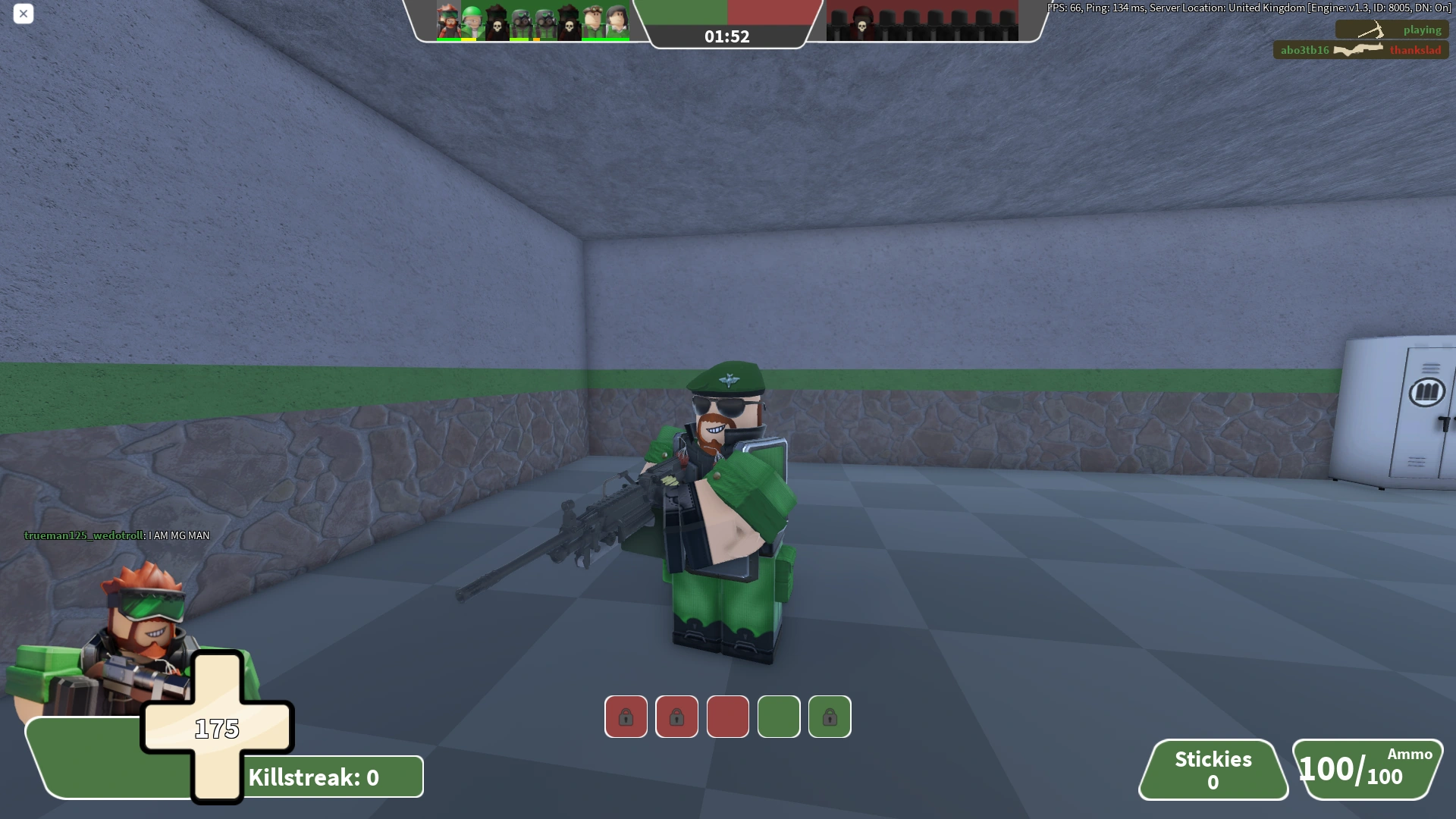
Task: Select the unlocked green loadout slot
Action: 779,717
